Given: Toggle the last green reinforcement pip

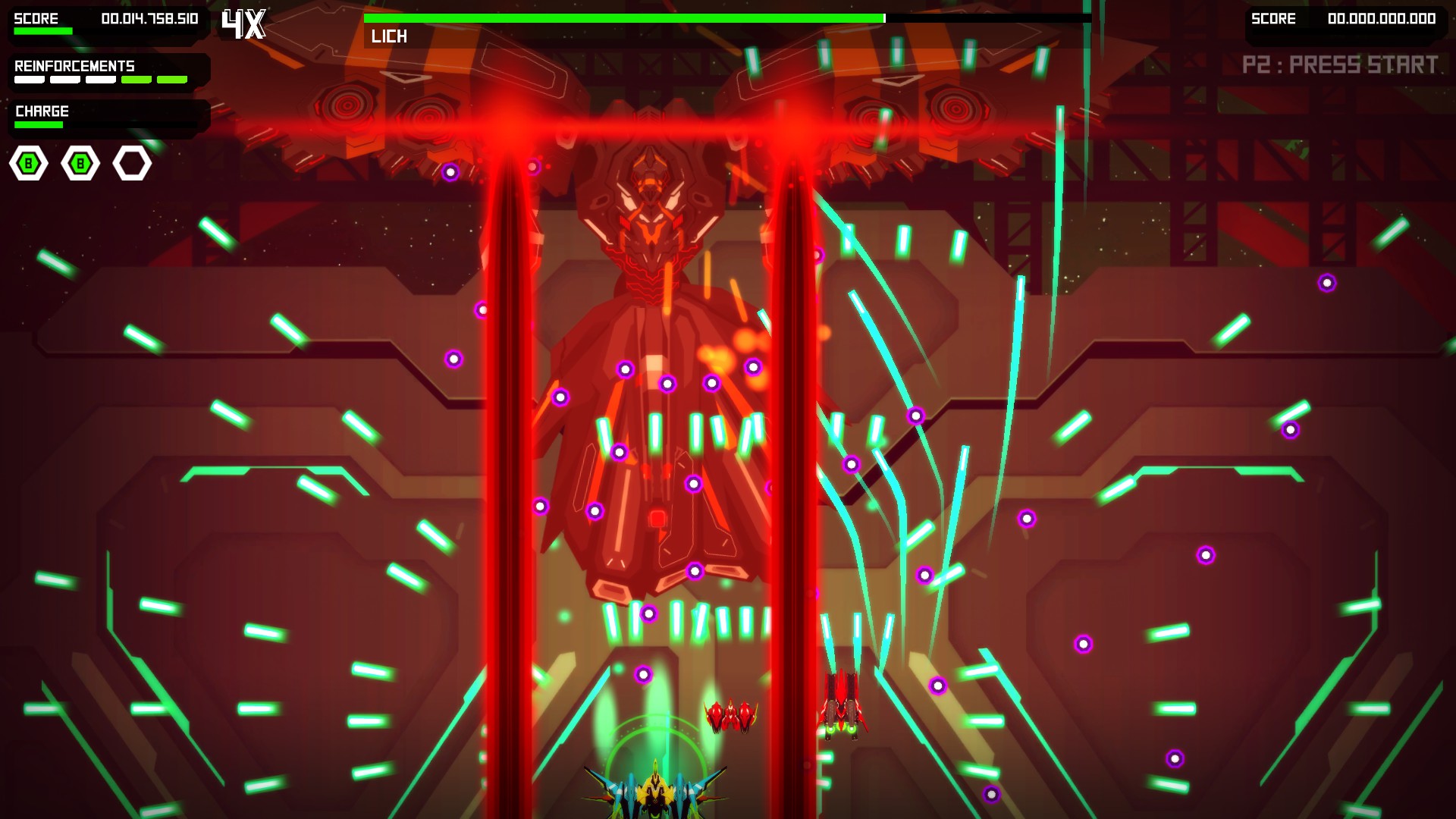Looking at the screenshot, I should (x=172, y=79).
